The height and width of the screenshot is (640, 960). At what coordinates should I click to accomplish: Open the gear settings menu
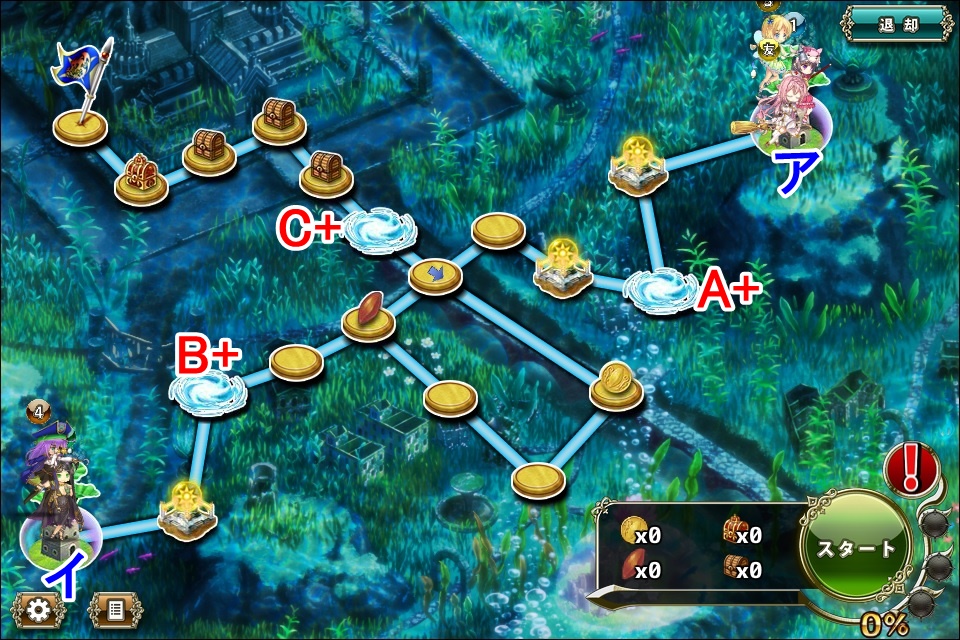coord(41,609)
